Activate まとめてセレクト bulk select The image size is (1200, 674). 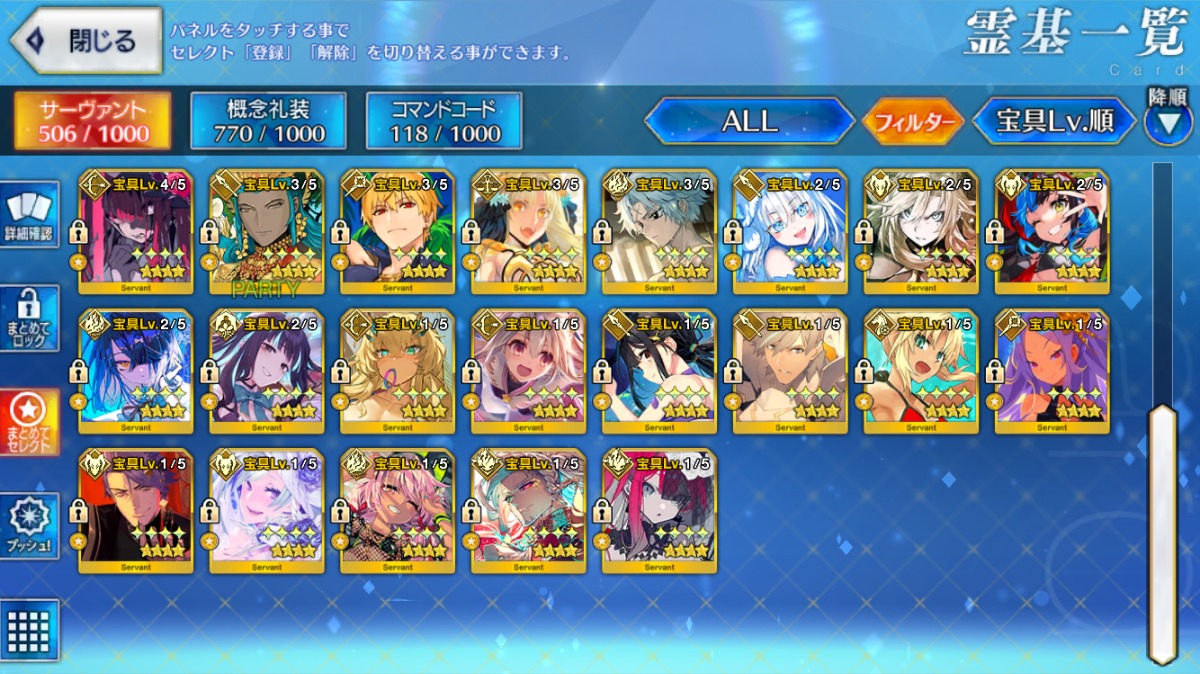[29, 422]
